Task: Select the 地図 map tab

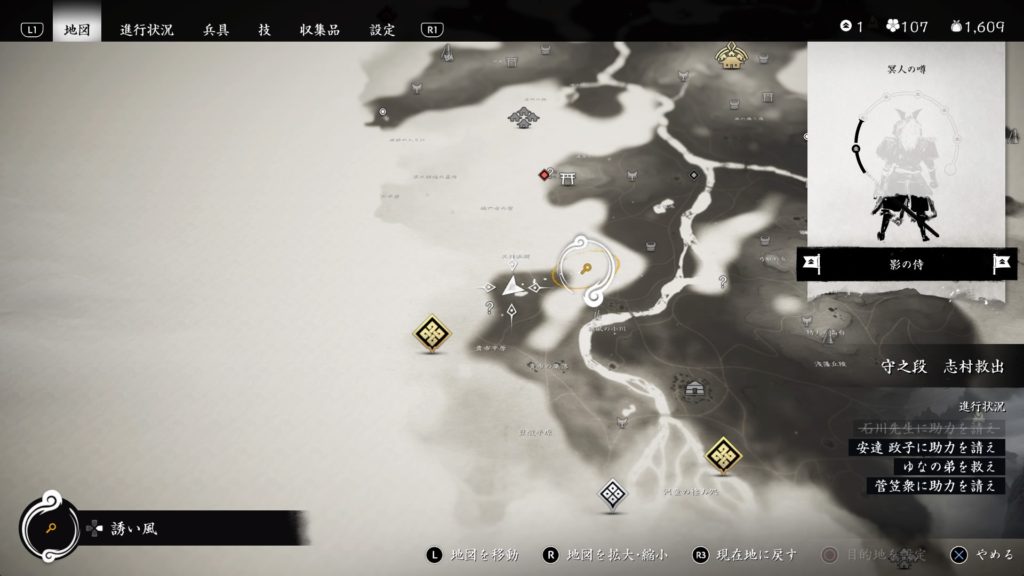Action: [x=77, y=30]
